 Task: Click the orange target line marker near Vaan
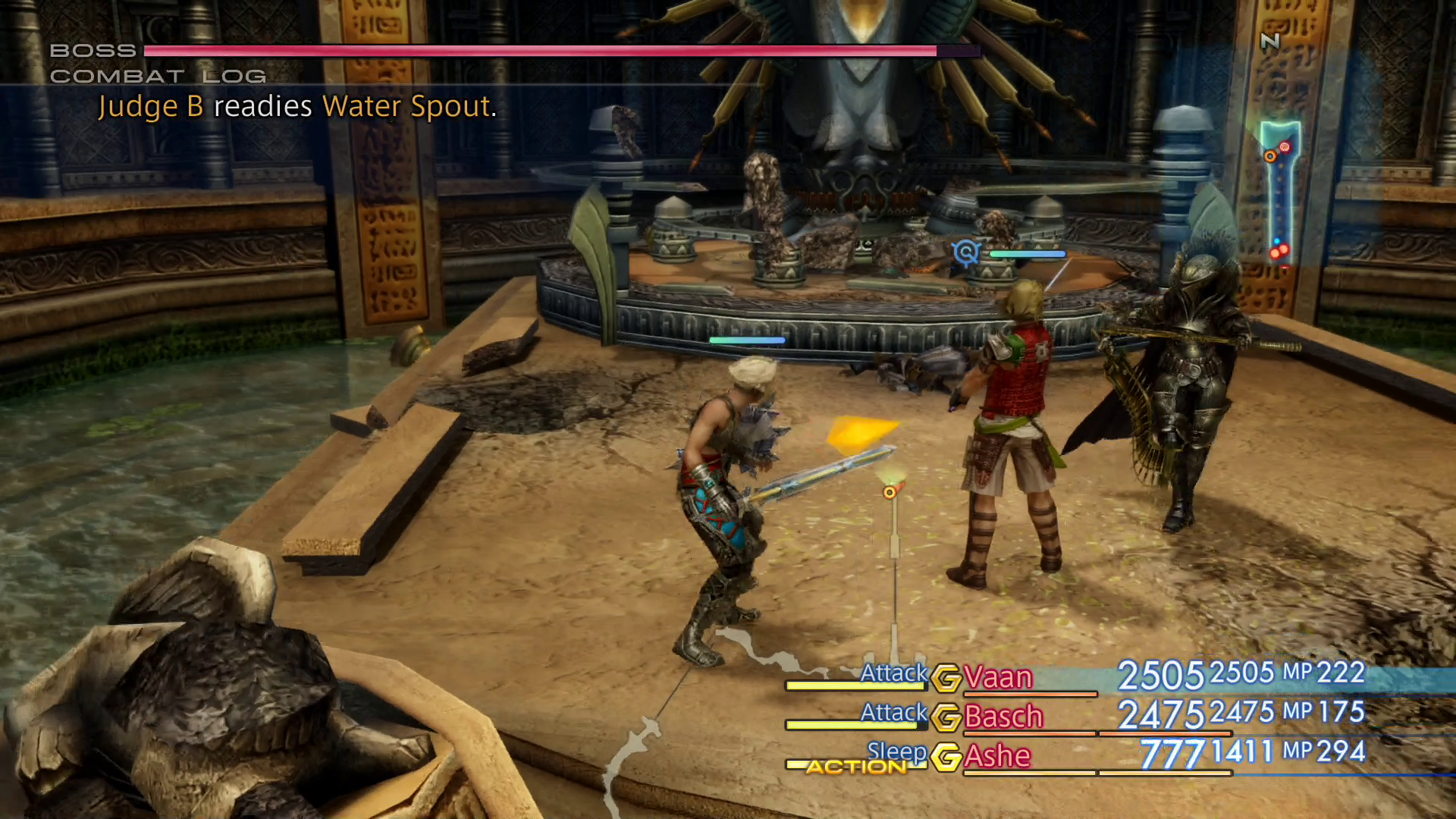(x=889, y=491)
